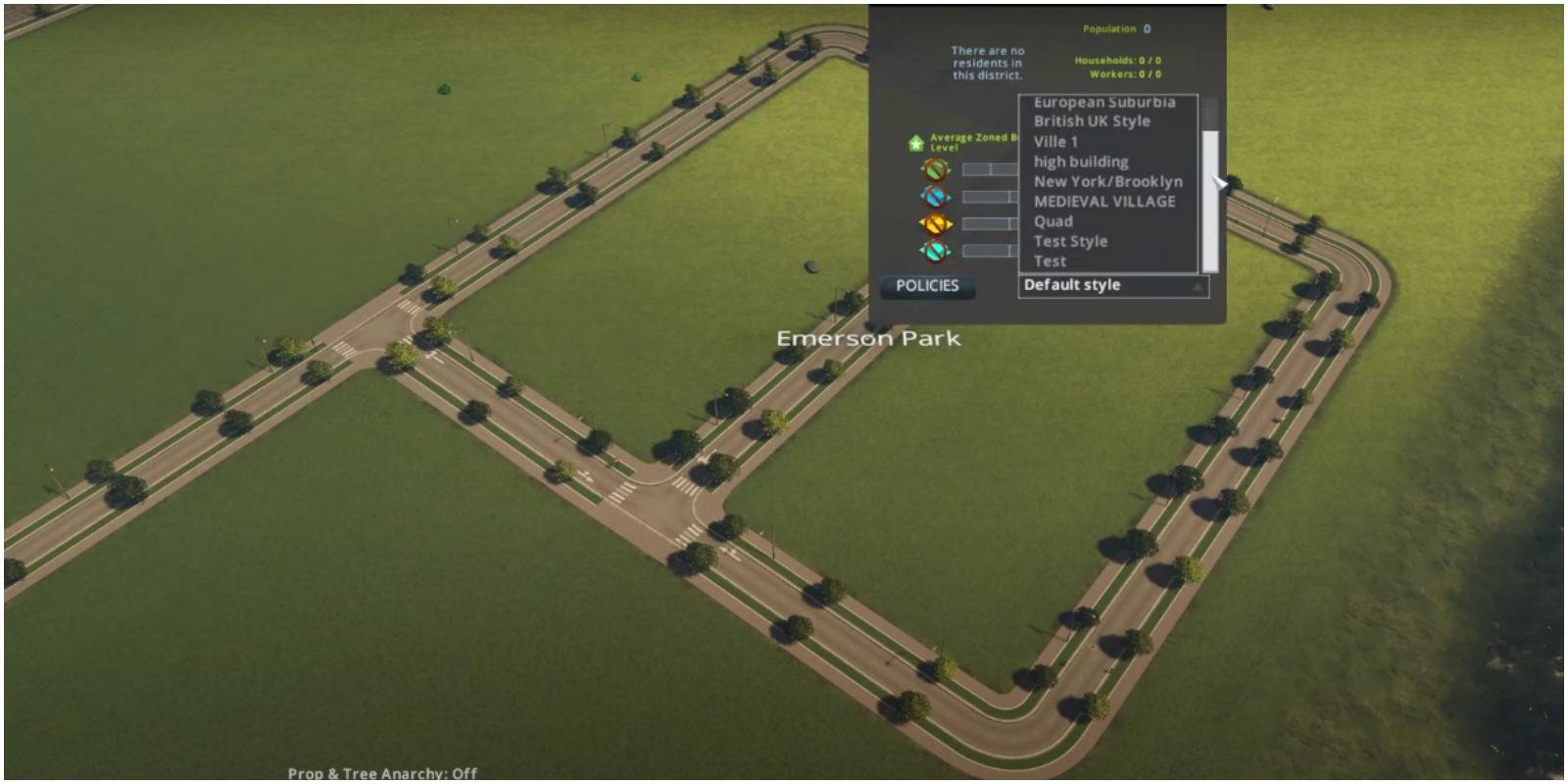Toggle Prop & Tree Anarchy on
Viewport: 1568px width, 784px height.
pyautogui.click(x=382, y=773)
